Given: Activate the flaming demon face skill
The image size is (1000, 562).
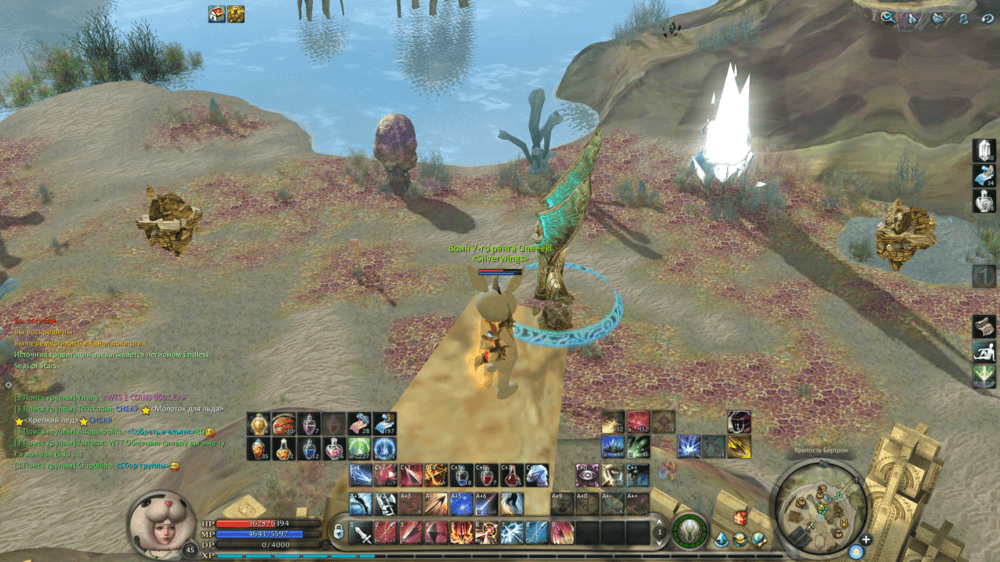Looking at the screenshot, I should [462, 532].
